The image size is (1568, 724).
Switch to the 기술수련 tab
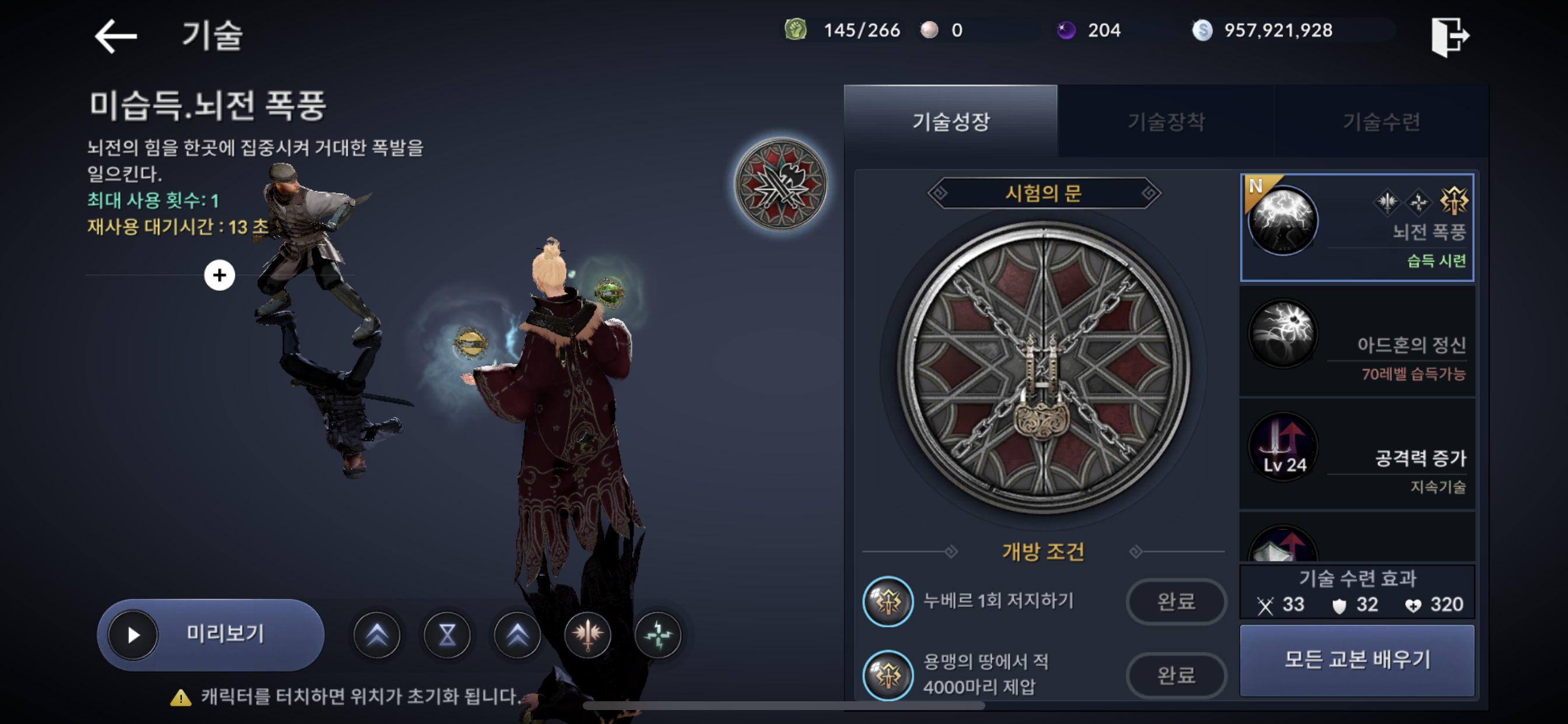point(1381,122)
